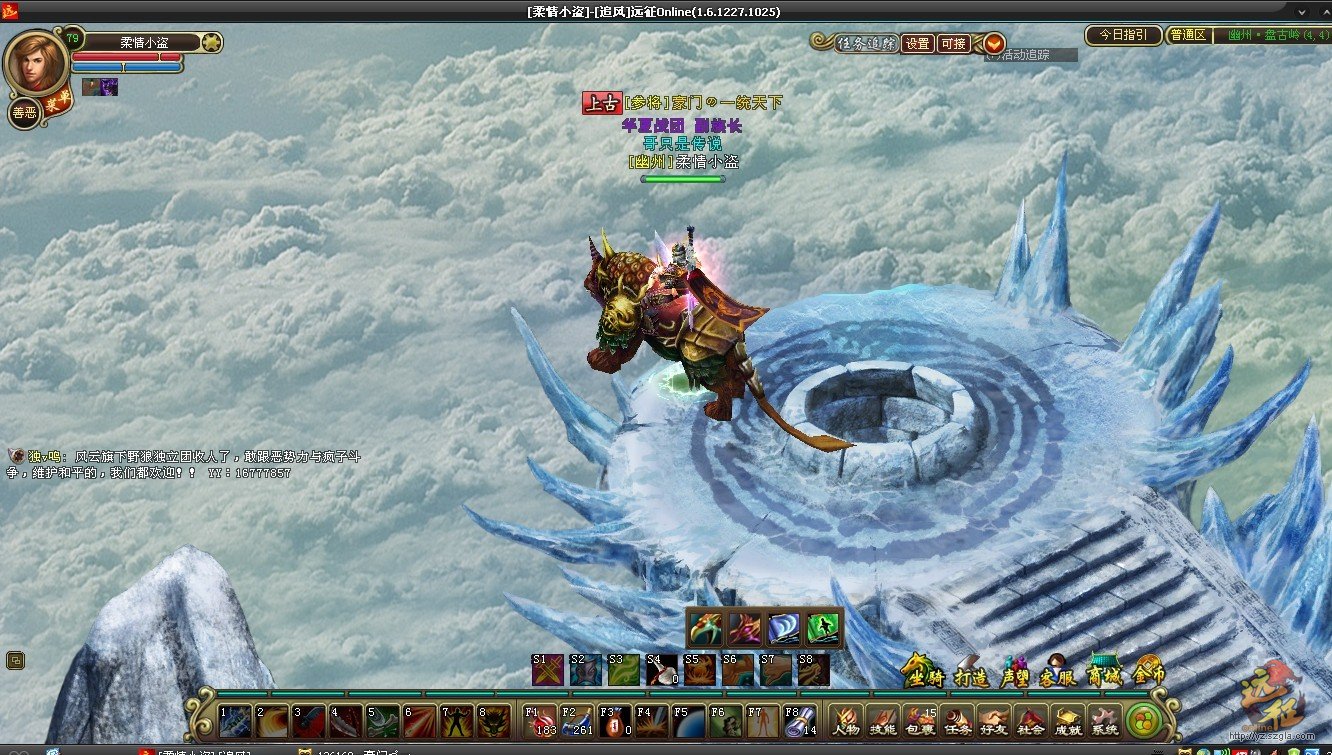Expand the round orange arrow button
Screen dimensions: 1332x755
click(x=994, y=44)
